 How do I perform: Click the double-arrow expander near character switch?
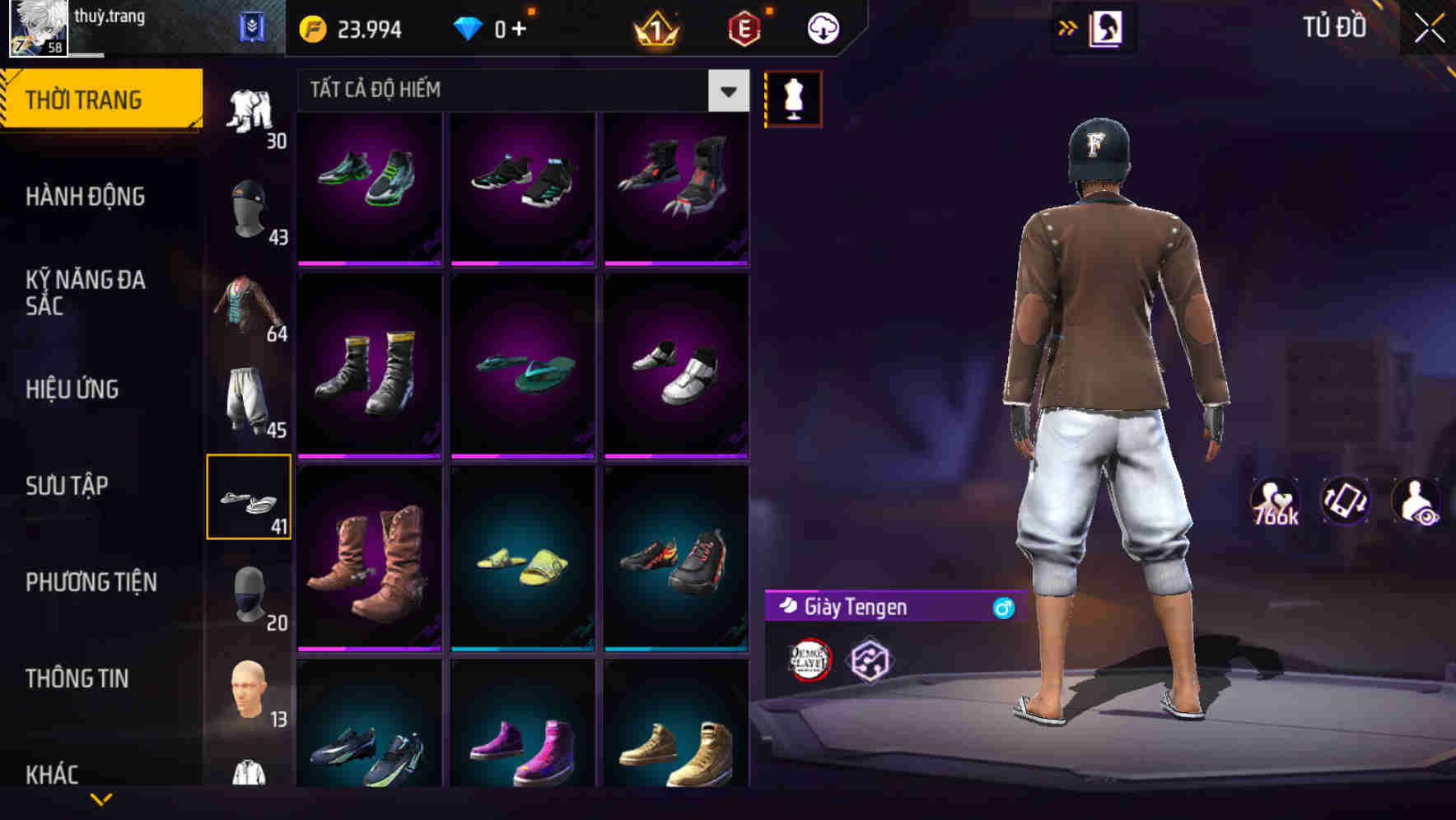coord(1069,27)
